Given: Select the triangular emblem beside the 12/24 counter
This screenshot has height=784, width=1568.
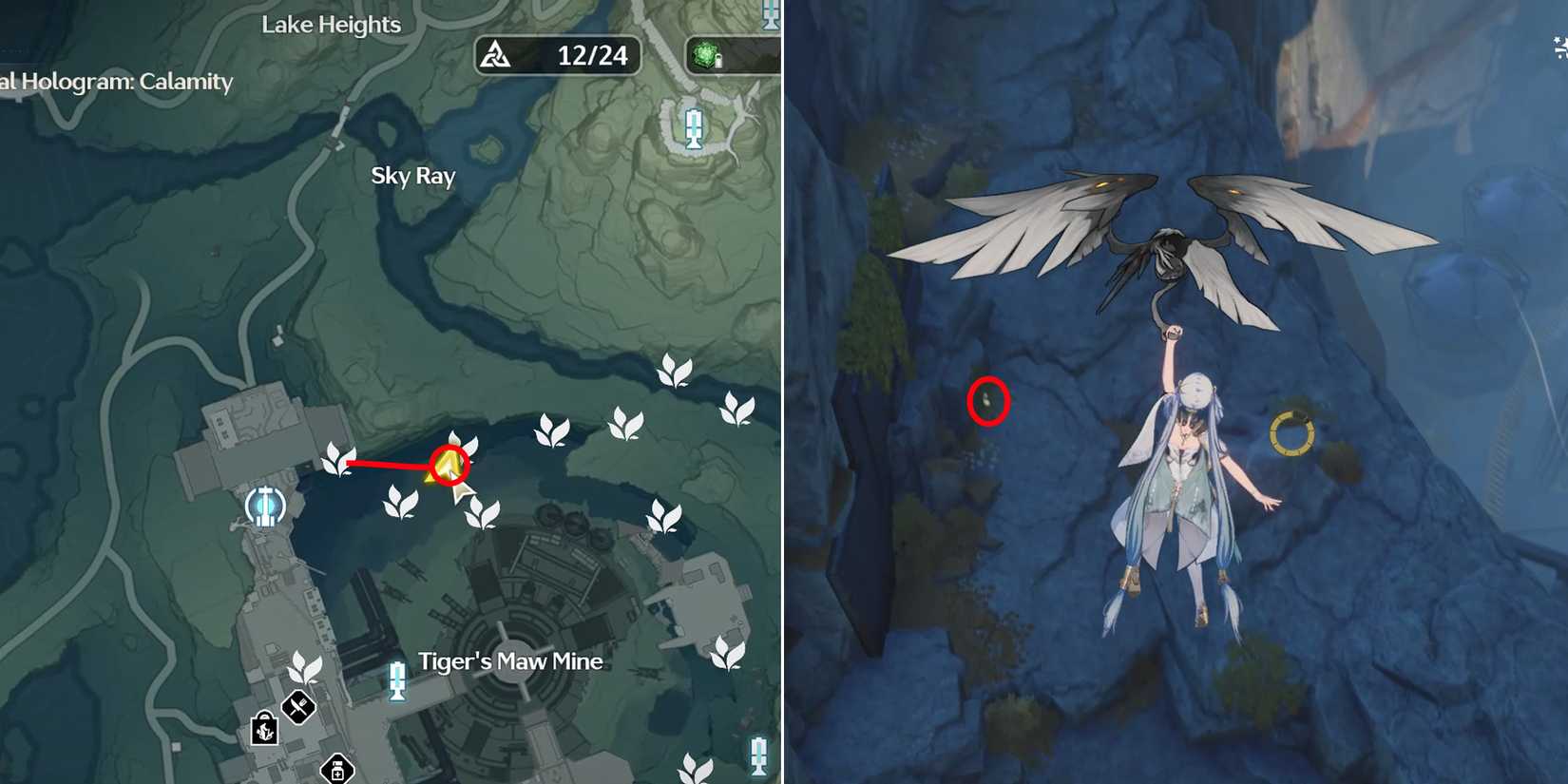Looking at the screenshot, I should tap(495, 55).
